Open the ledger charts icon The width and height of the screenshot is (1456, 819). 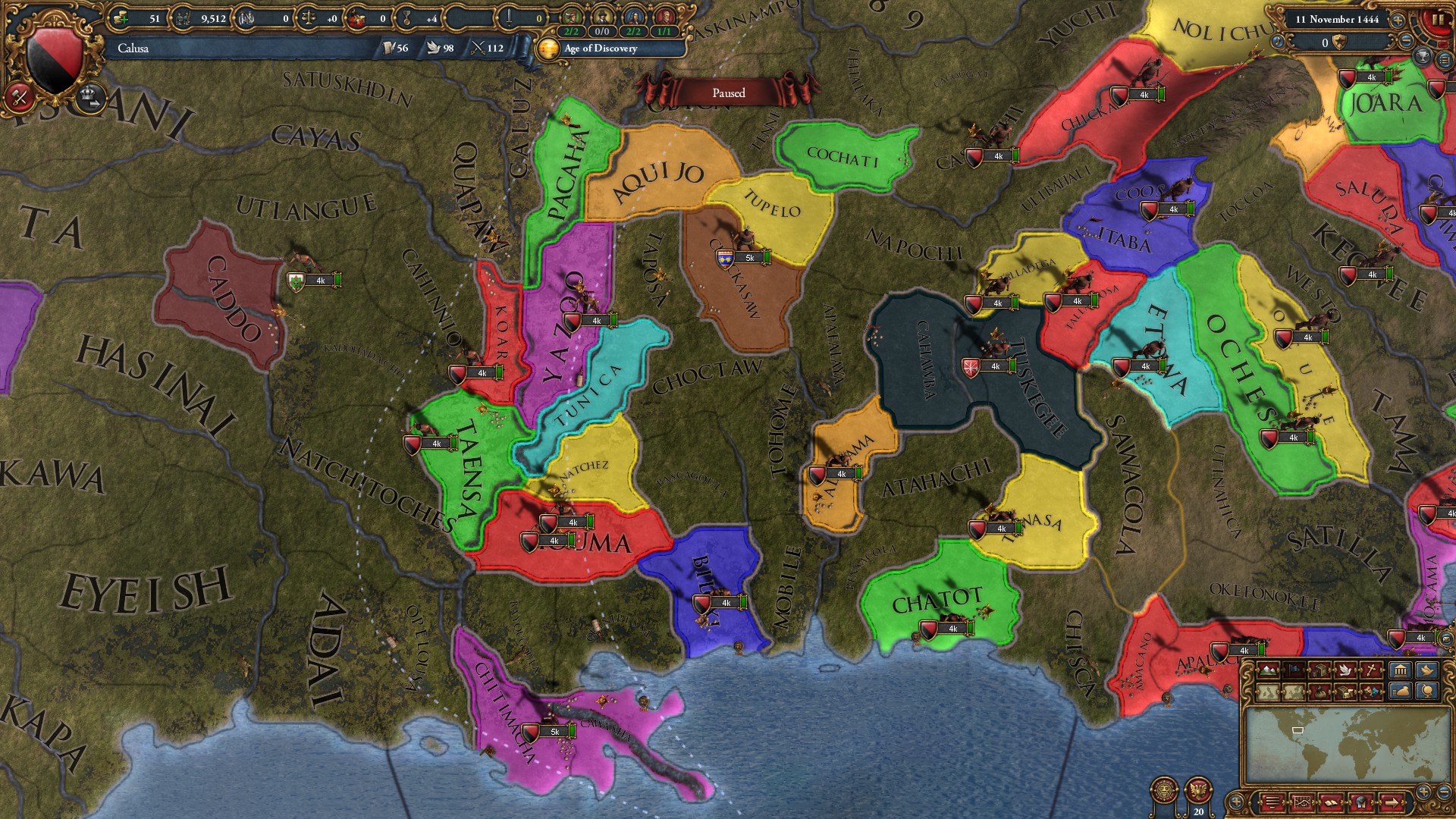click(x=1303, y=802)
